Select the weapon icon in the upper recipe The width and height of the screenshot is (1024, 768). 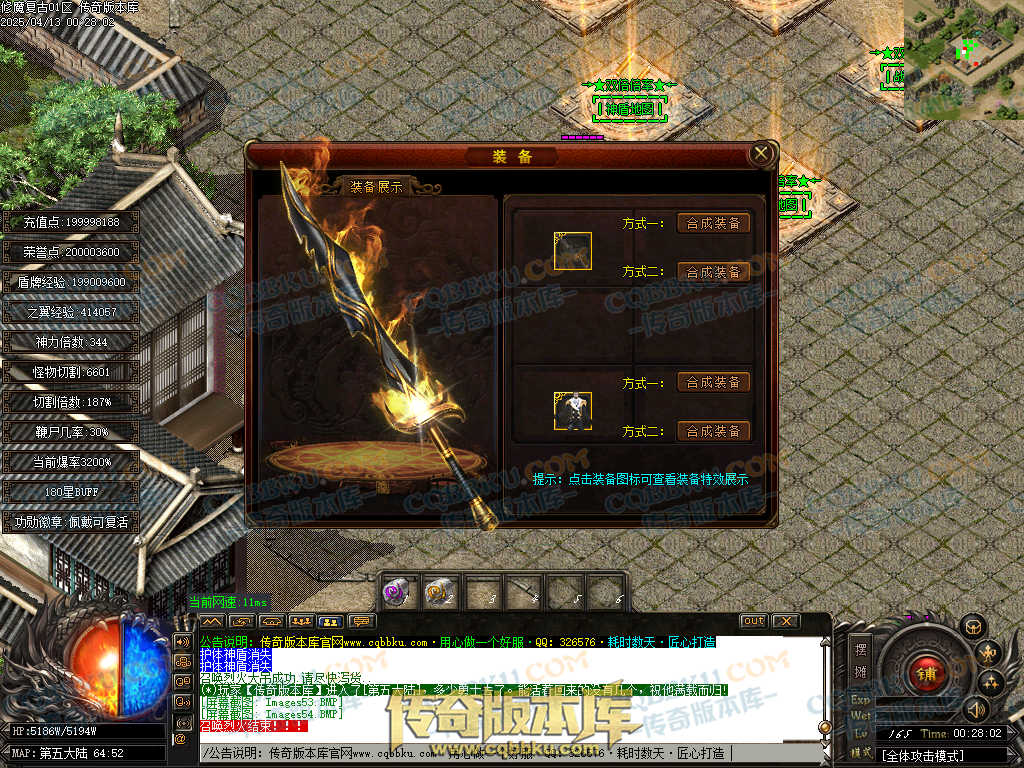573,251
